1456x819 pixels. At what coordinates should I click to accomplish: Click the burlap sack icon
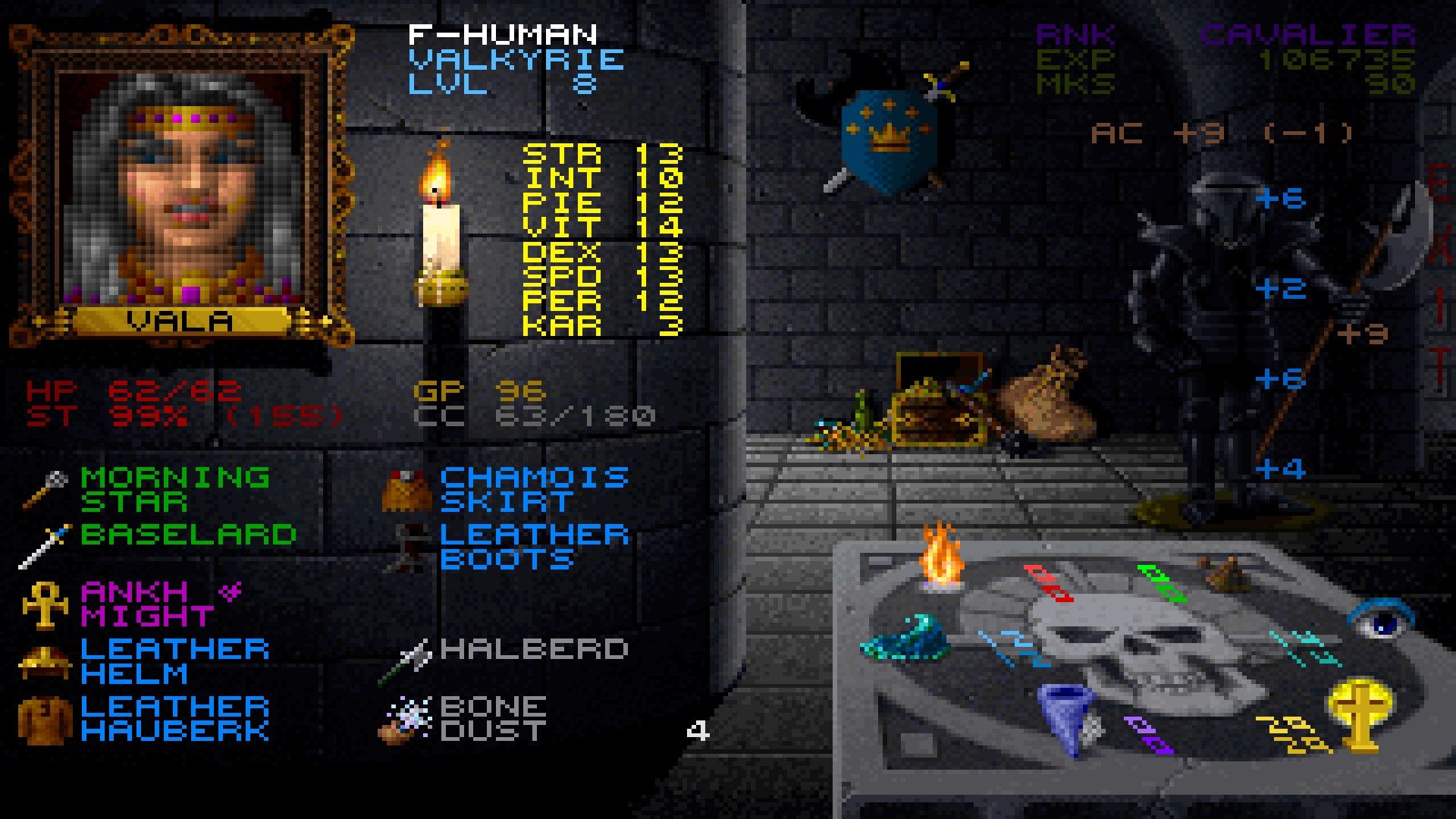(1050, 398)
